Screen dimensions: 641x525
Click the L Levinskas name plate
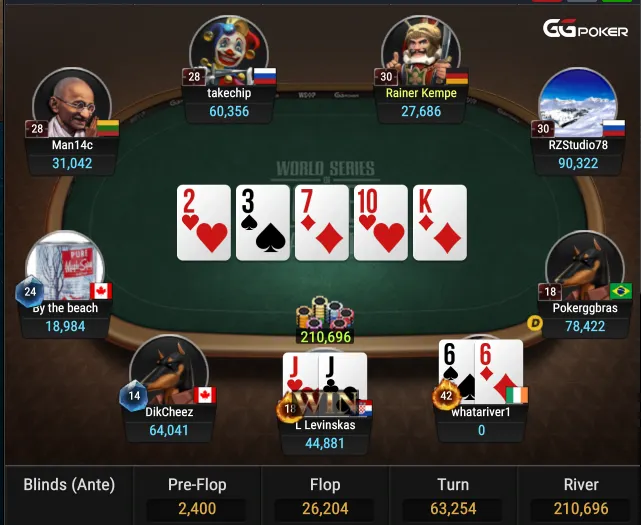coord(325,434)
